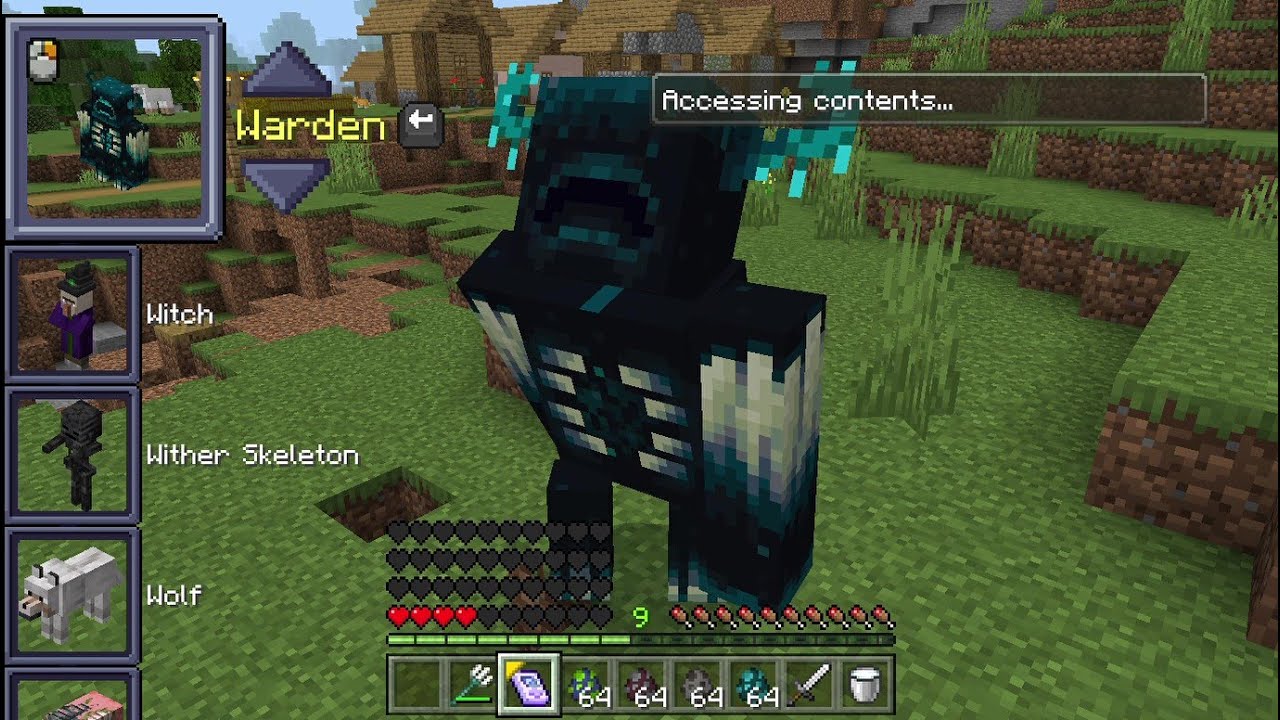Screen dimensions: 1280x720
Task: Click the upward arrow above the Warden label
Action: [x=287, y=78]
